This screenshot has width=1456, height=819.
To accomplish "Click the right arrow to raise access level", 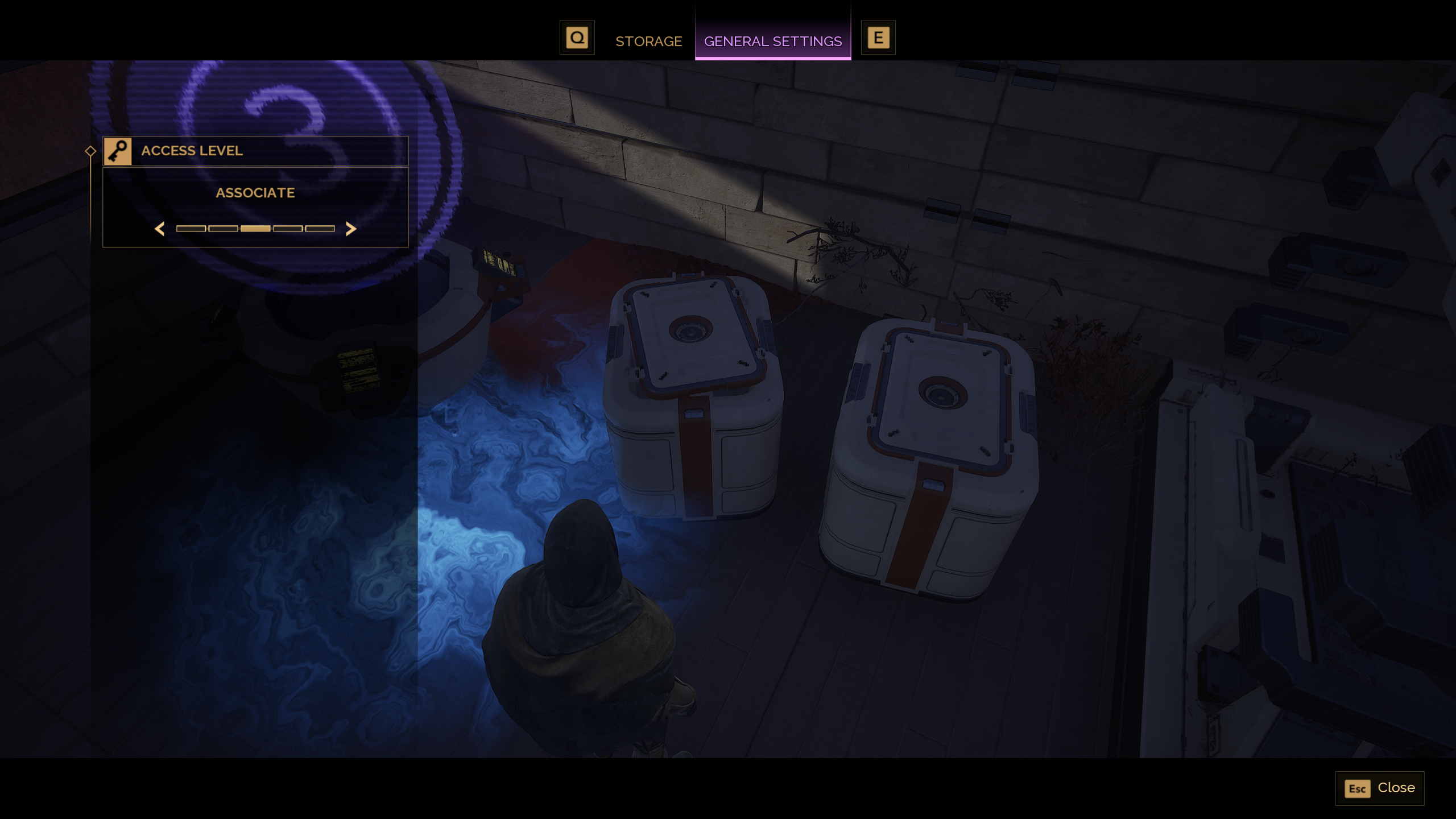I will coord(351,228).
